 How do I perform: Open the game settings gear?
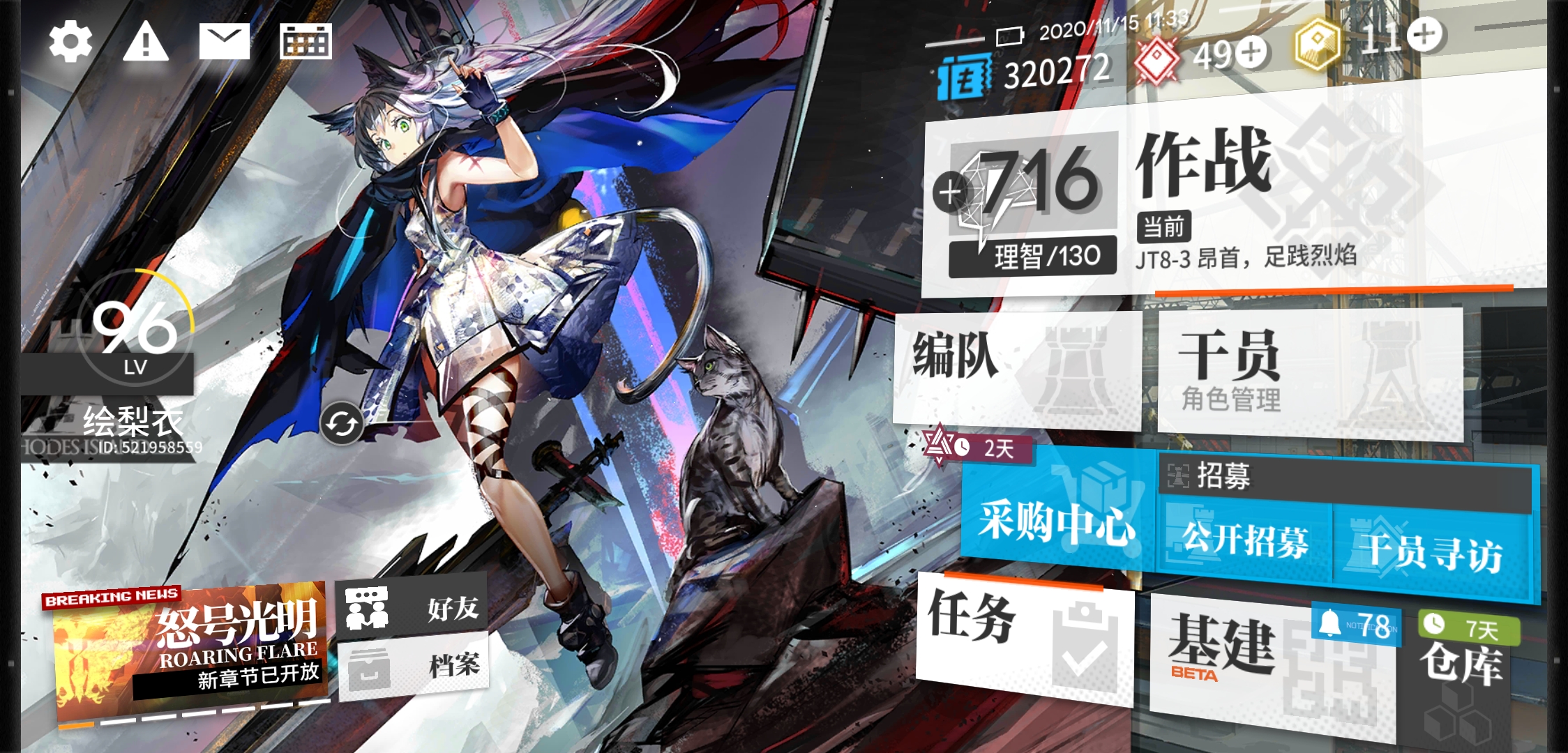70,42
